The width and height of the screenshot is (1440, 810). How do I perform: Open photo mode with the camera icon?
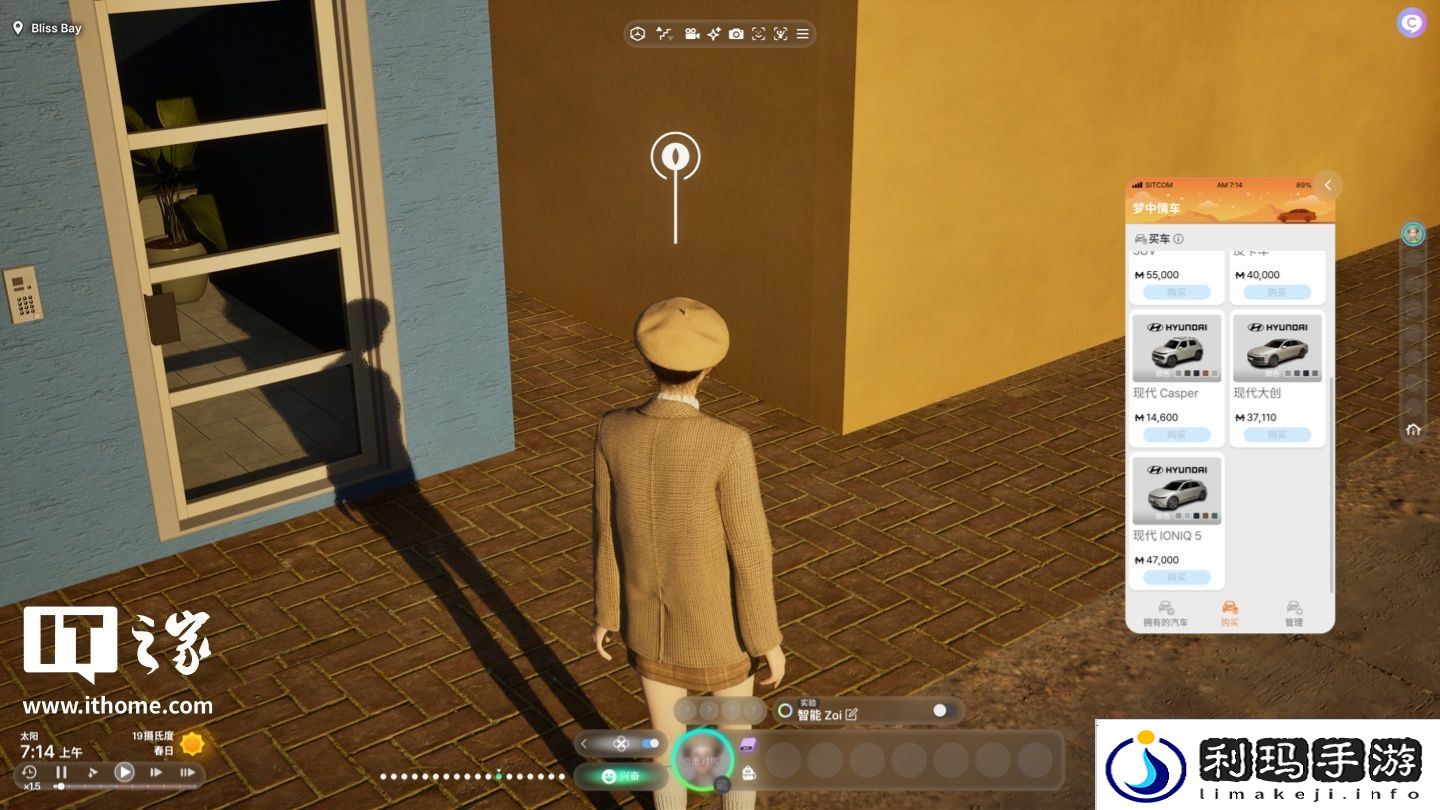click(736, 34)
